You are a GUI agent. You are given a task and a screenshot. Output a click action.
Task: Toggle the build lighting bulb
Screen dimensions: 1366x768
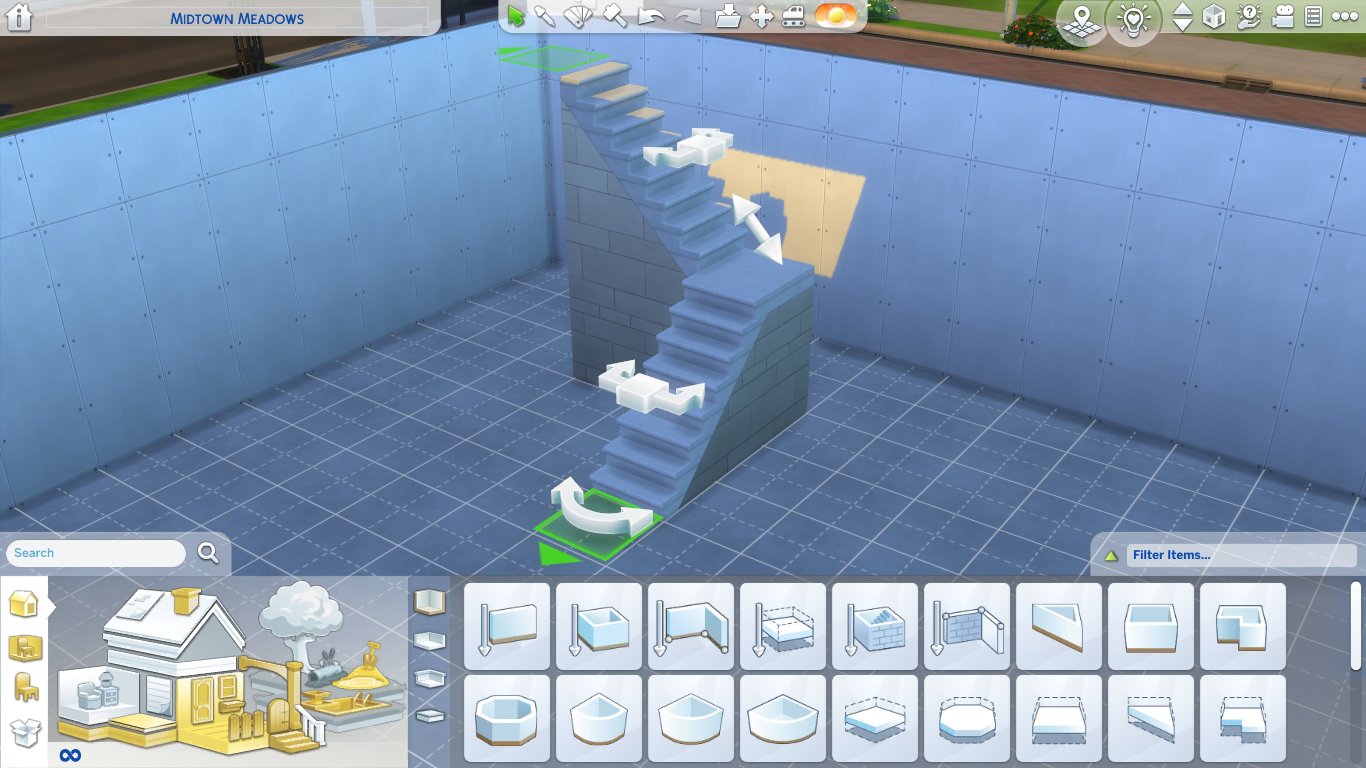pyautogui.click(x=1133, y=18)
